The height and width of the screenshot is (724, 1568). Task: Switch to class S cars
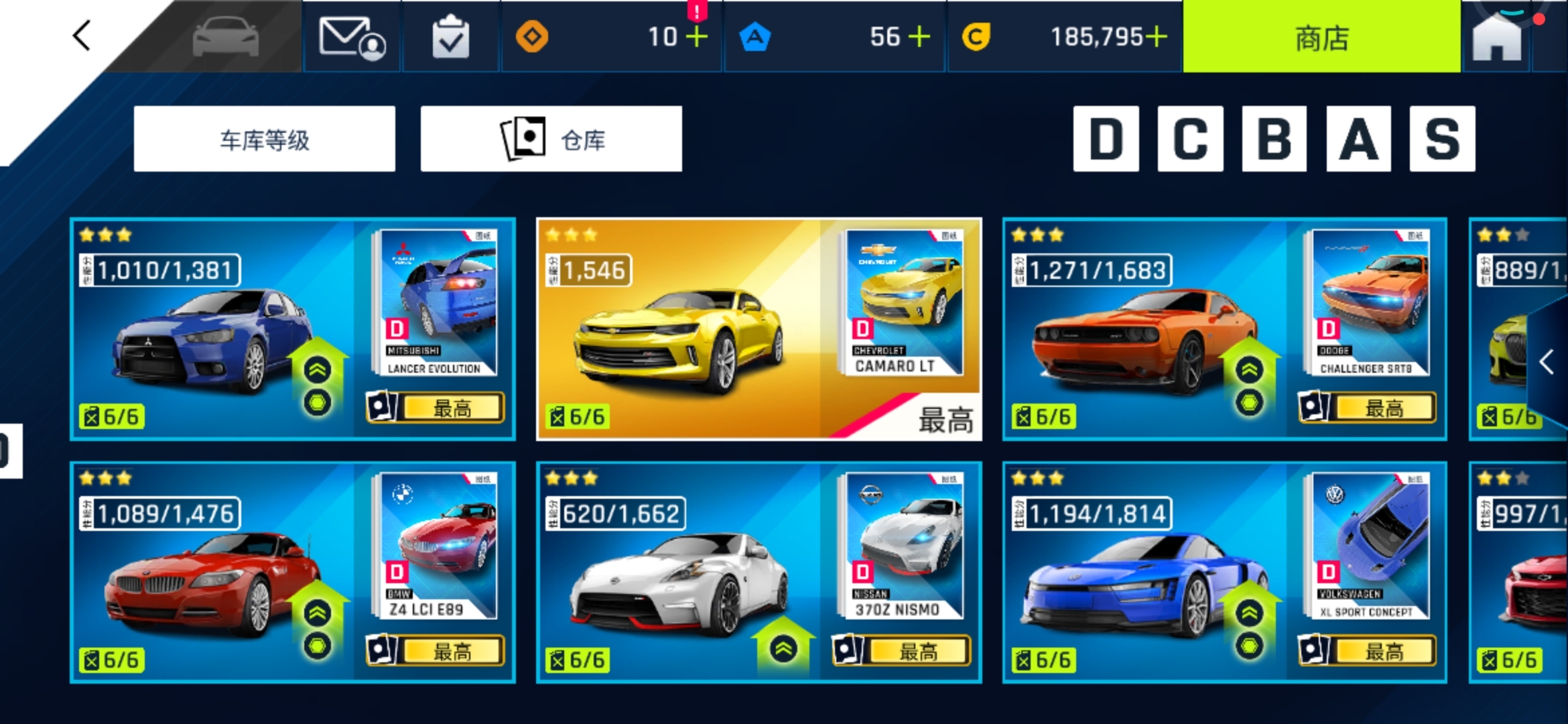[1442, 139]
